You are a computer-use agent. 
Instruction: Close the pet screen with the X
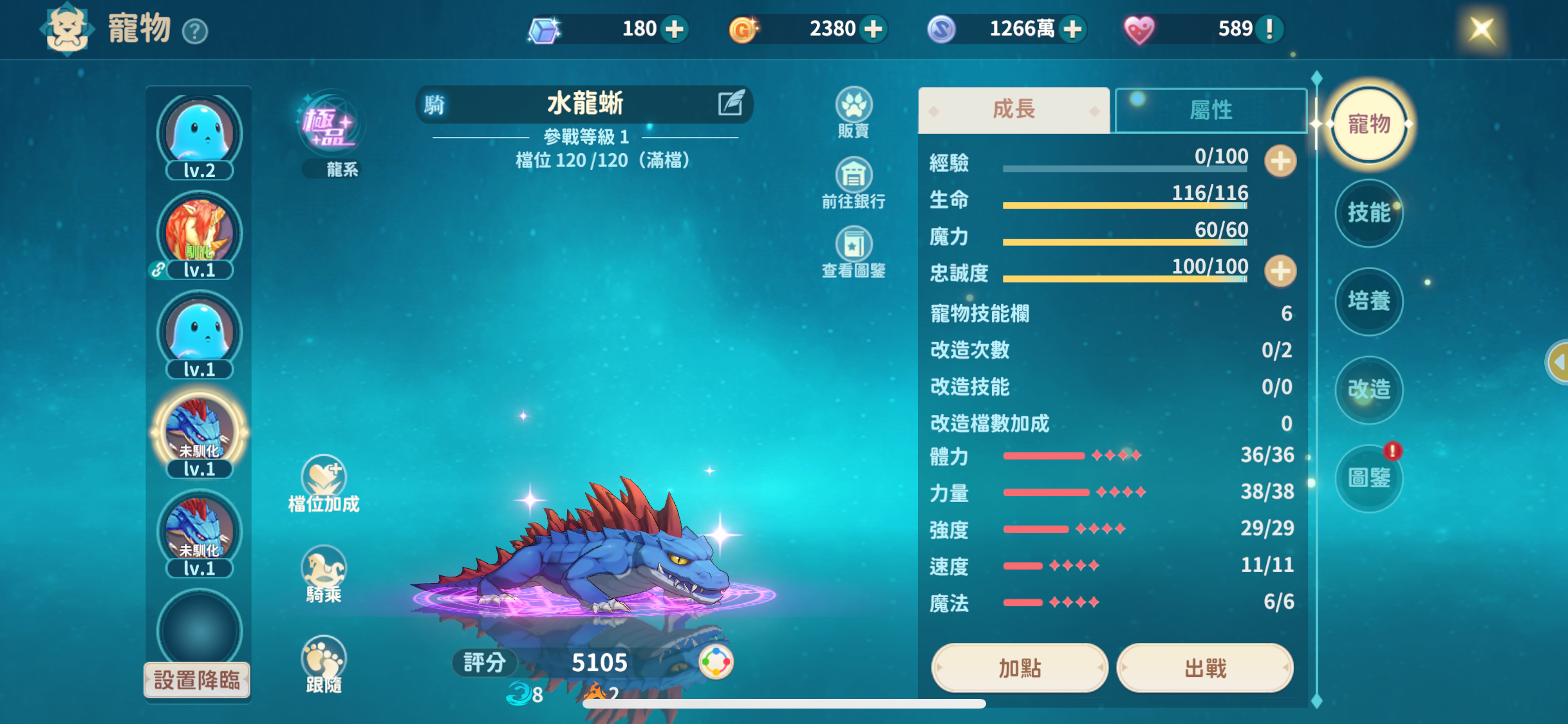click(1481, 30)
